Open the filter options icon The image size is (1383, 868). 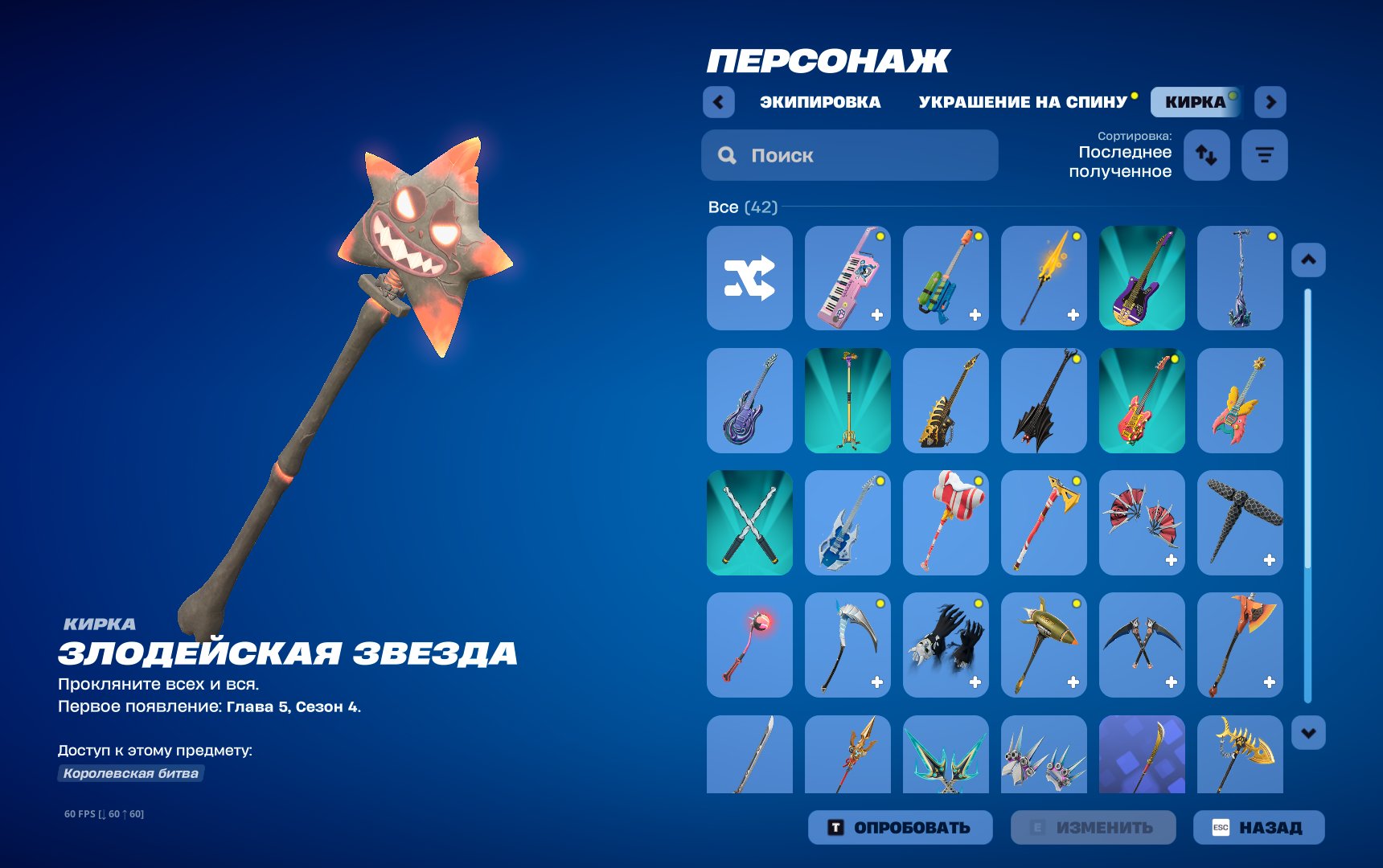(1265, 155)
